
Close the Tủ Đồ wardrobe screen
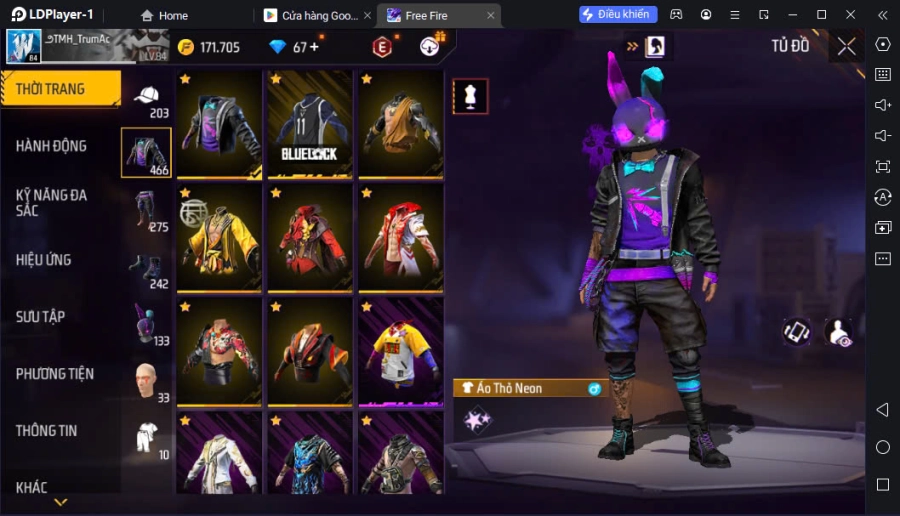click(846, 46)
